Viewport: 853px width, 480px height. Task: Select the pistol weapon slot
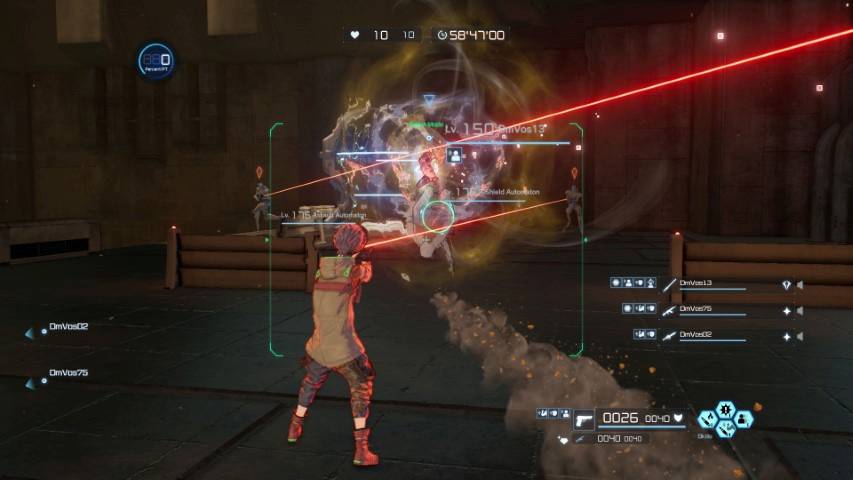click(x=583, y=419)
